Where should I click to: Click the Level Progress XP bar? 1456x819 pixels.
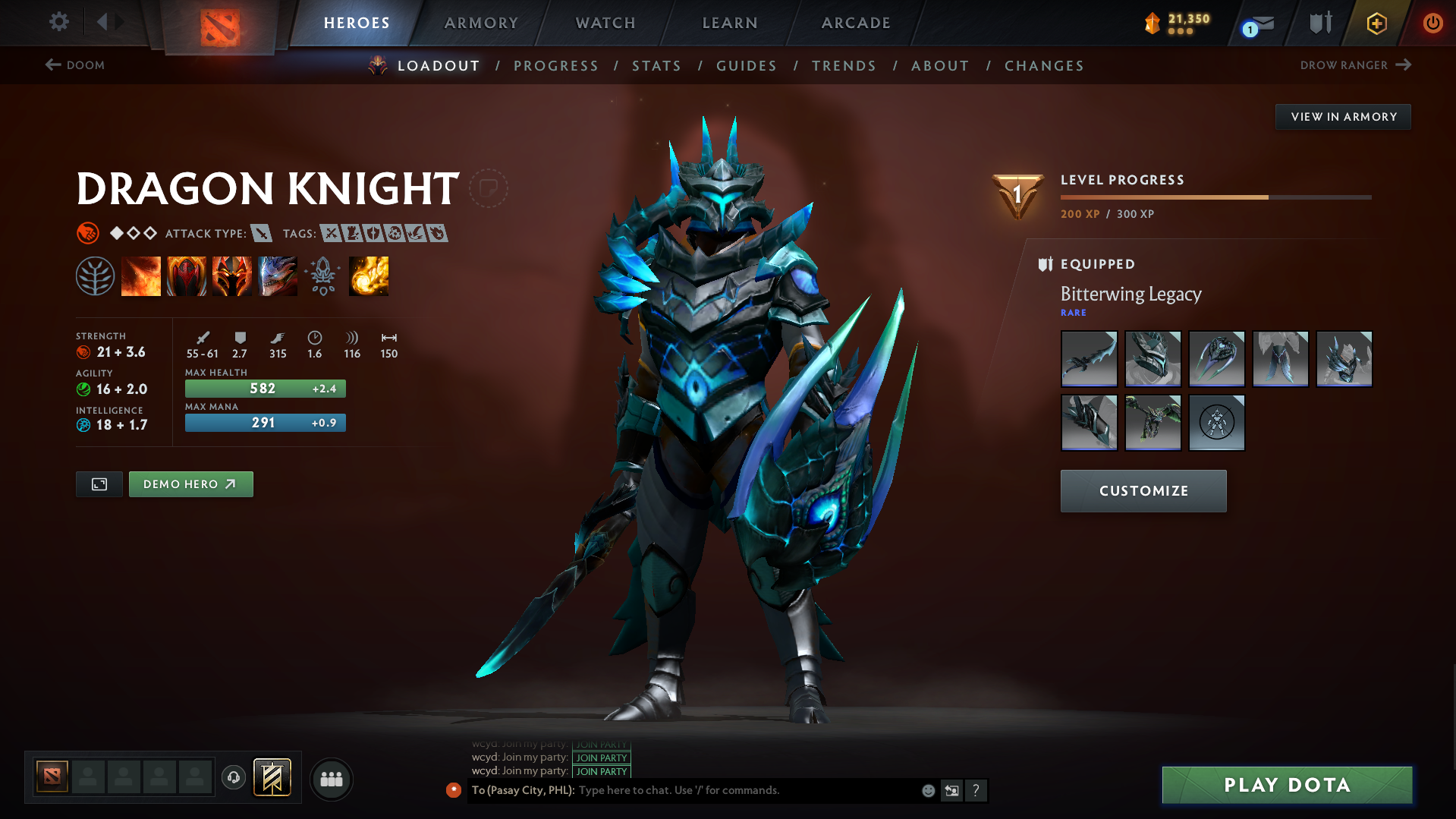(1214, 197)
